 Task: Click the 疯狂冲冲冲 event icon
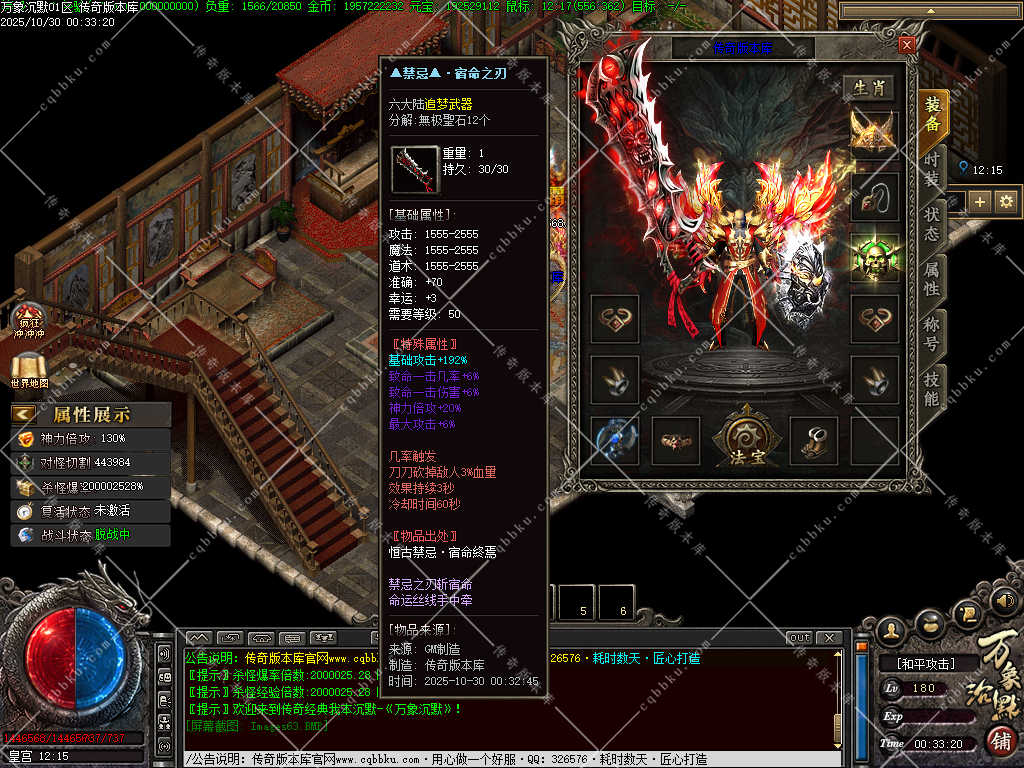29,322
